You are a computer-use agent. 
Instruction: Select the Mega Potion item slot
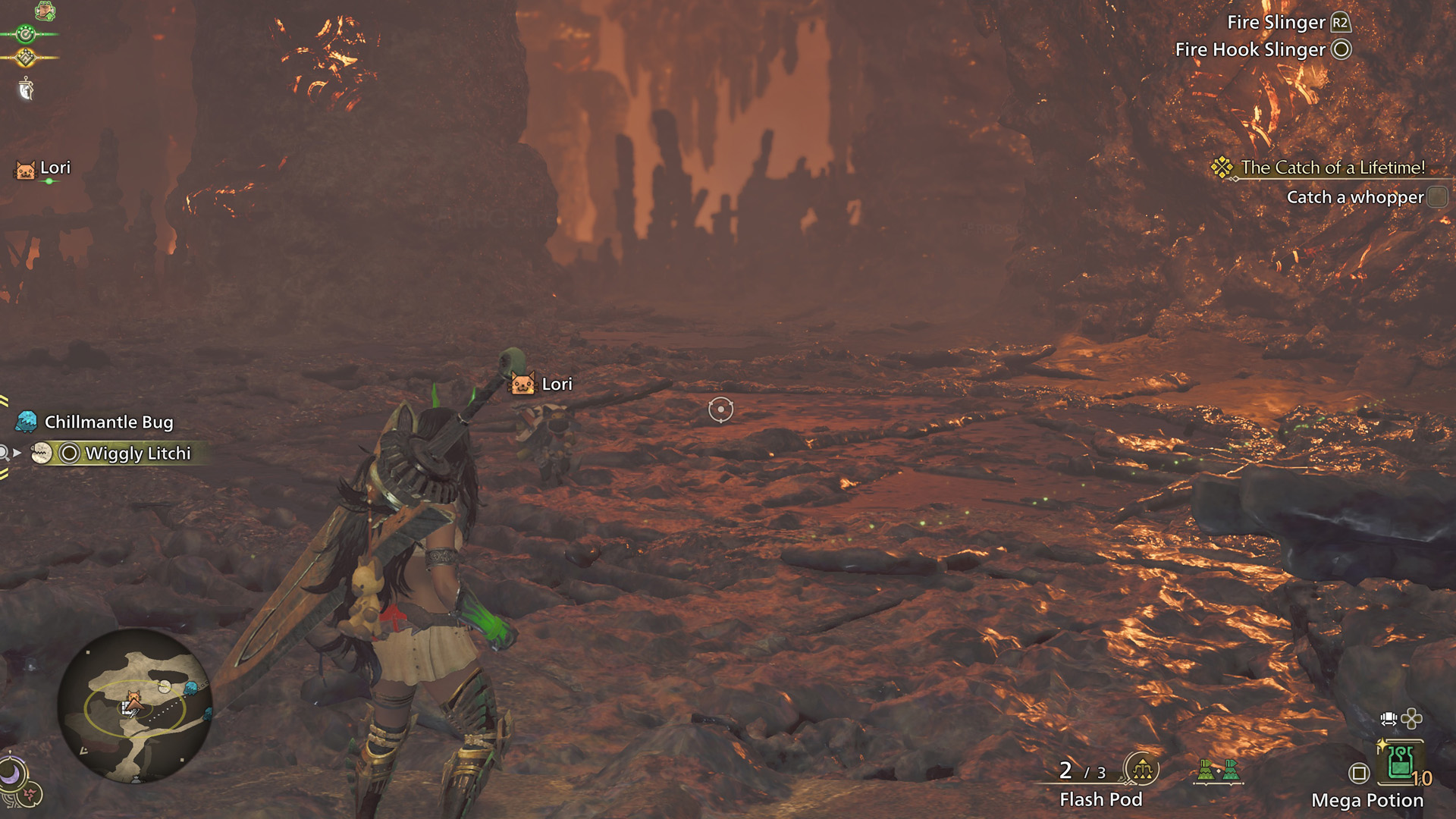point(1400,762)
